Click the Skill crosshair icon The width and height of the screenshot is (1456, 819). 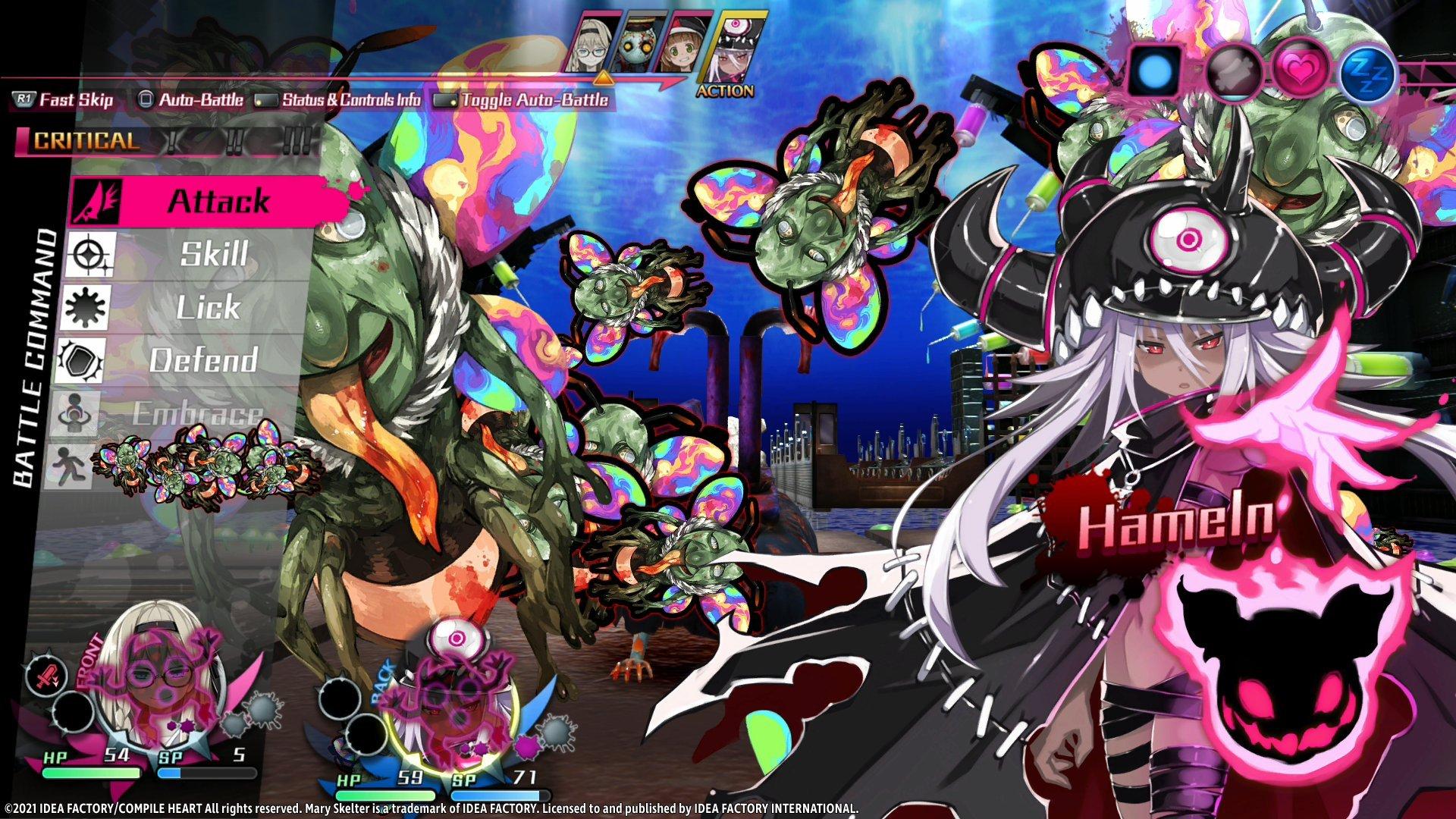91,256
